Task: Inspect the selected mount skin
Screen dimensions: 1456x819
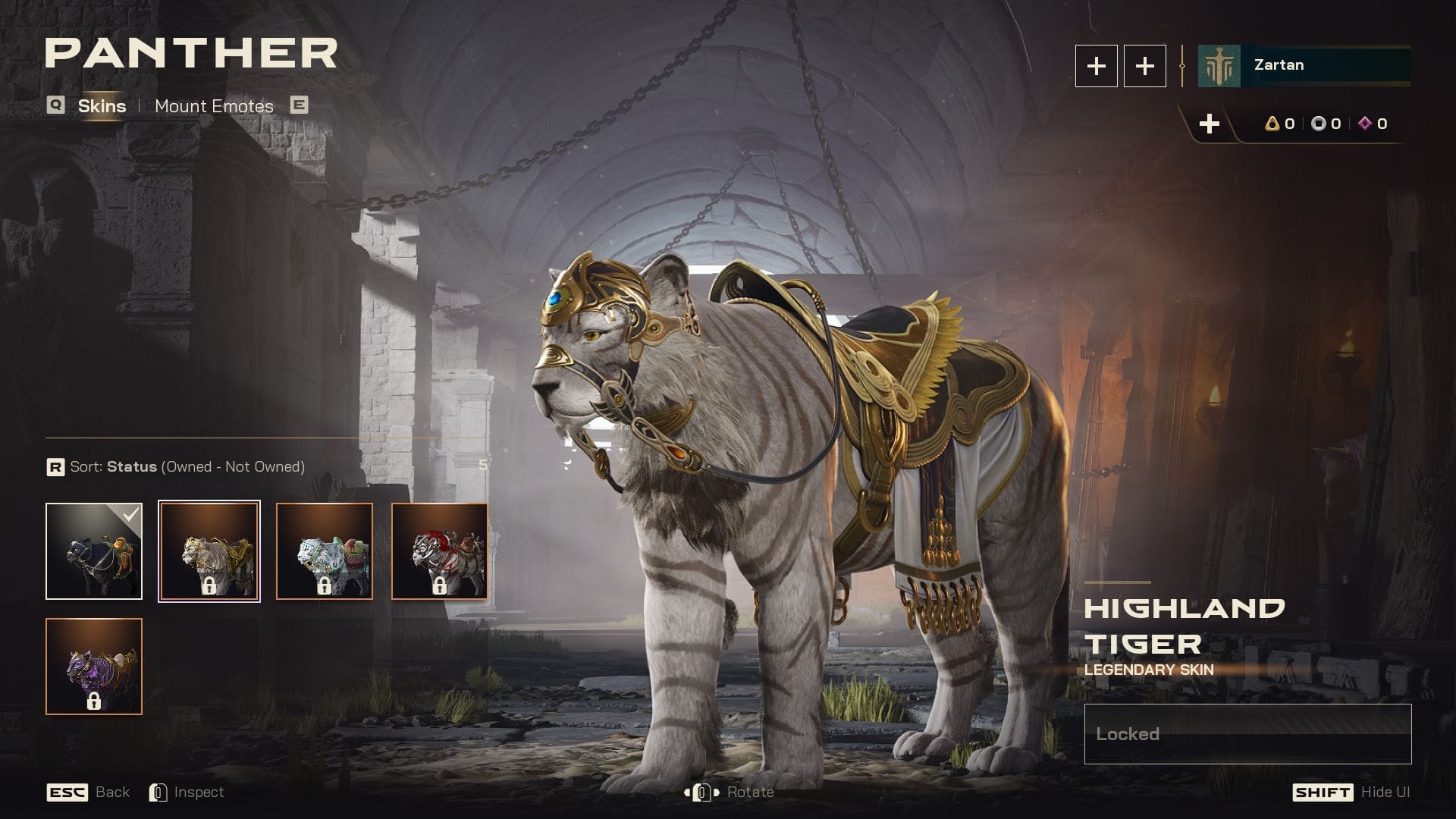Action: 187,792
